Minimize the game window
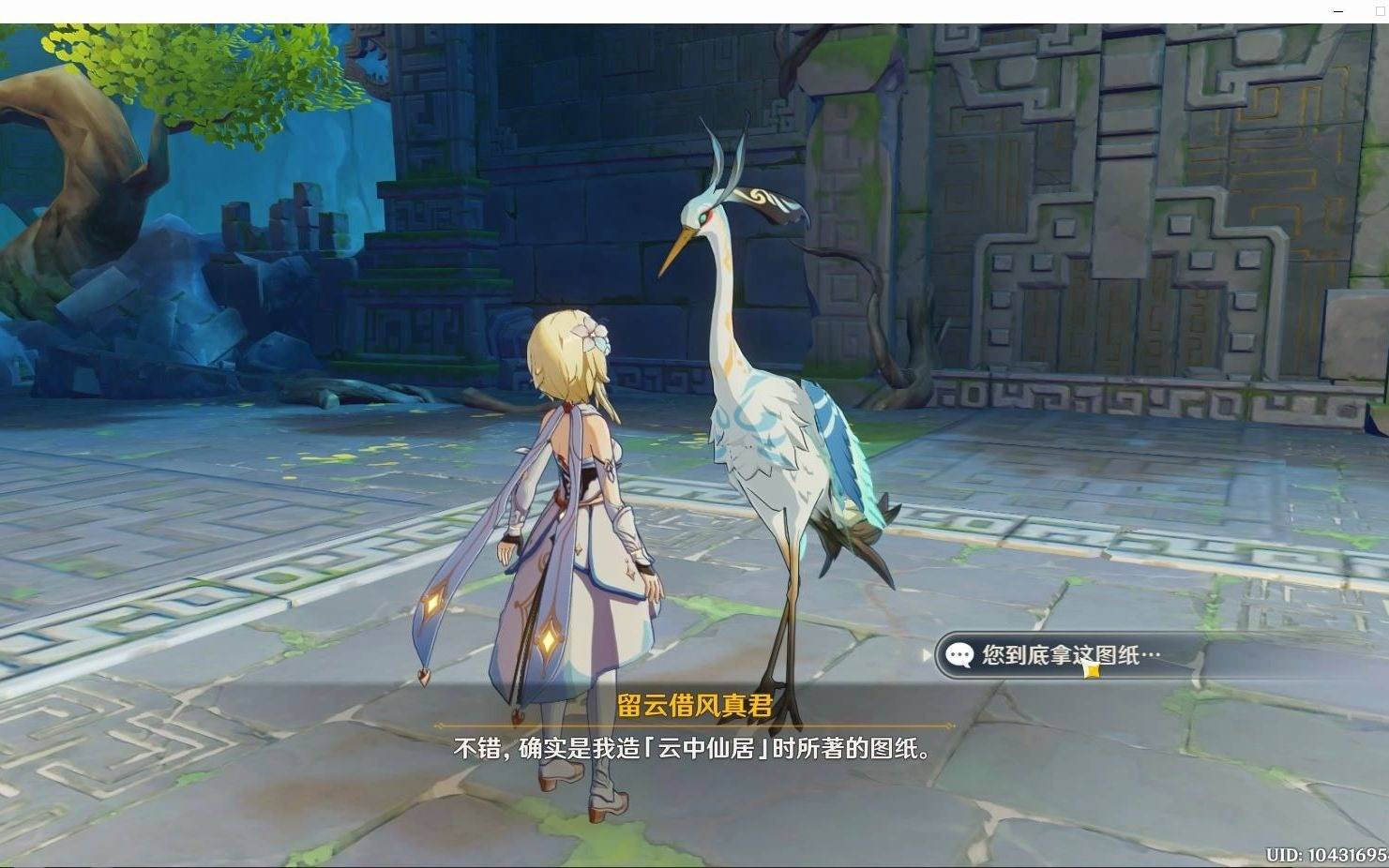The width and height of the screenshot is (1389, 868). point(1339,10)
